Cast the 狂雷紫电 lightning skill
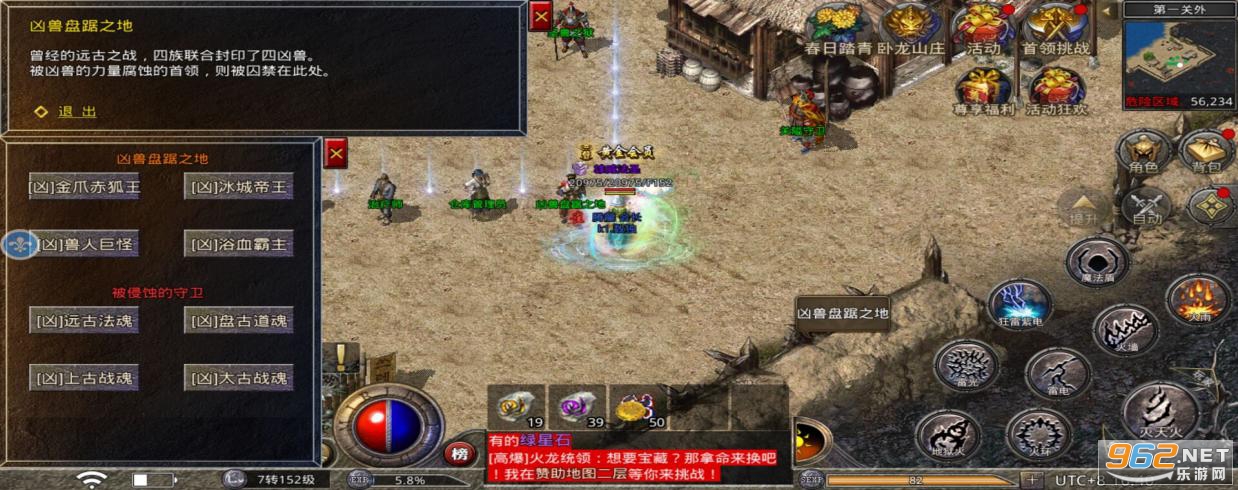 pos(1018,303)
